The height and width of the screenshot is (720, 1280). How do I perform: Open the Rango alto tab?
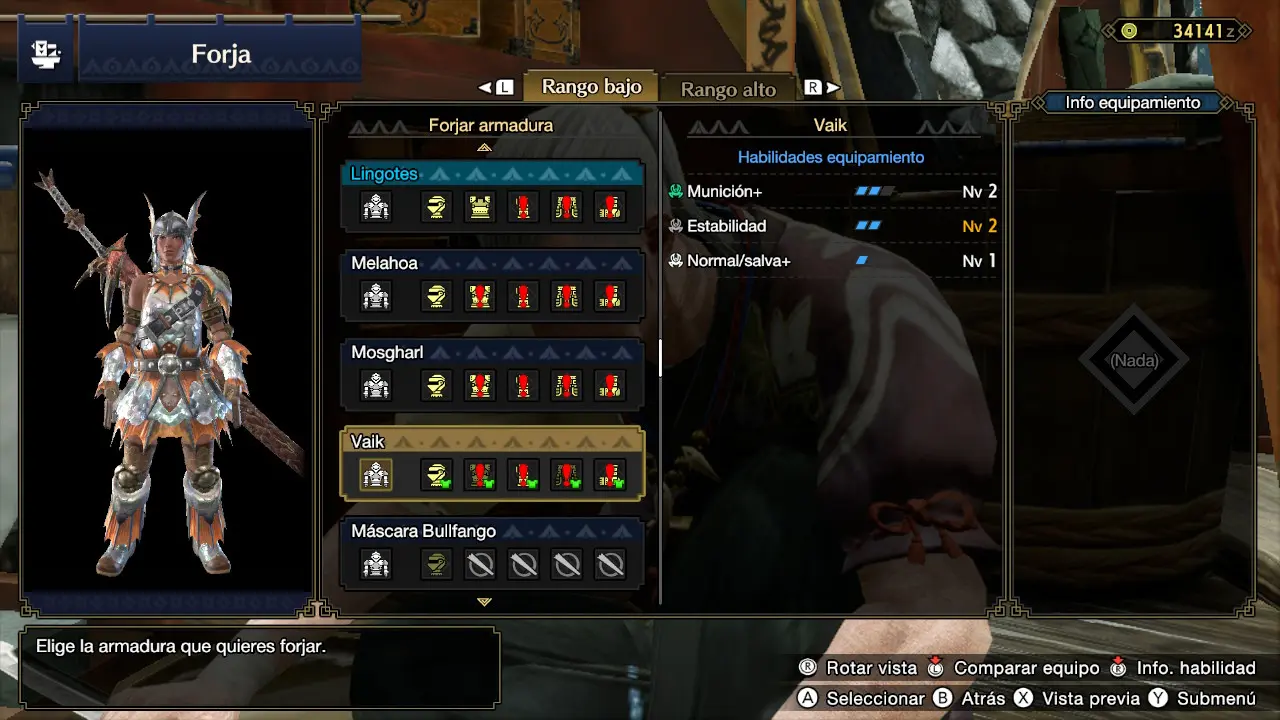(x=727, y=89)
